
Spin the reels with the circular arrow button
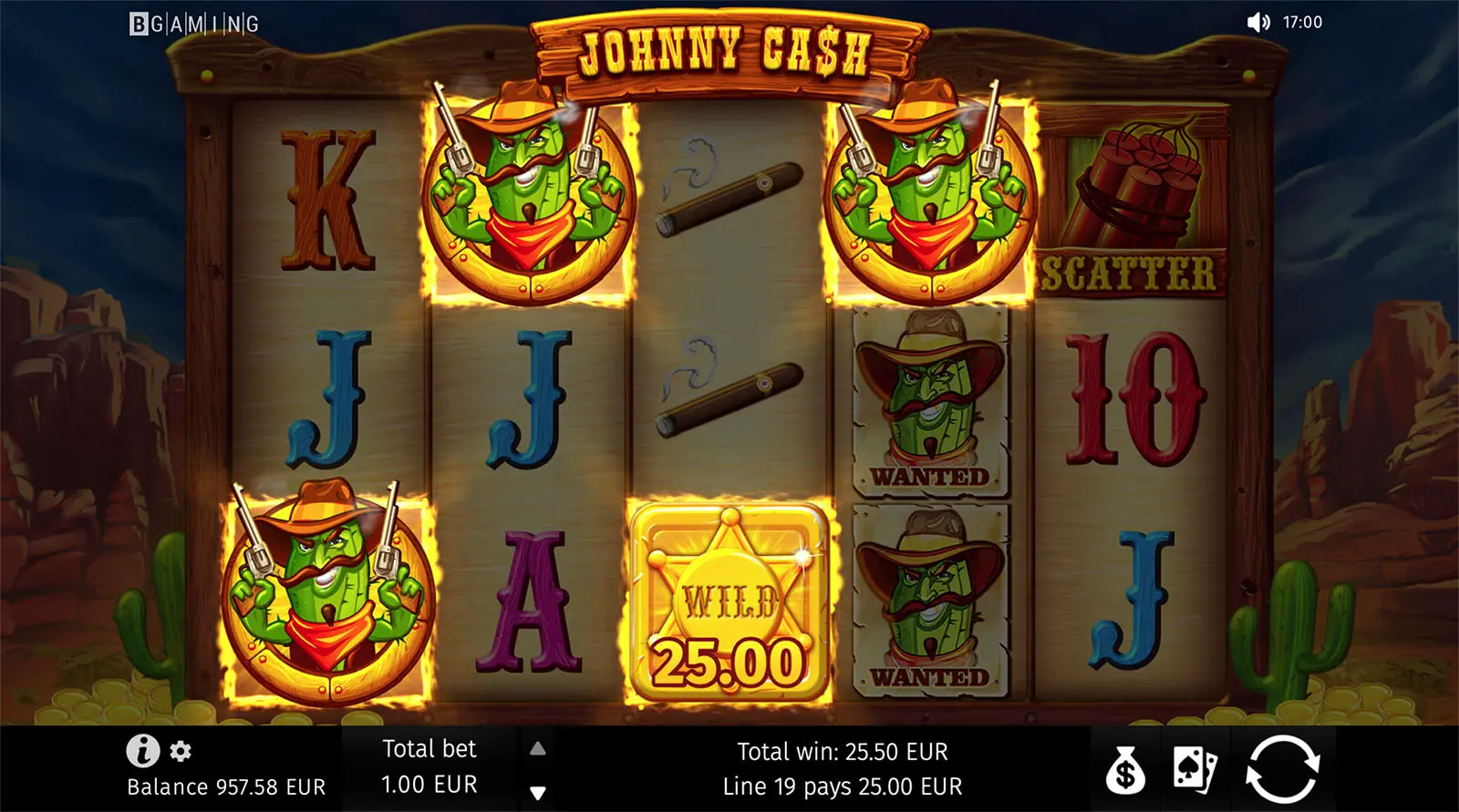(x=1282, y=768)
